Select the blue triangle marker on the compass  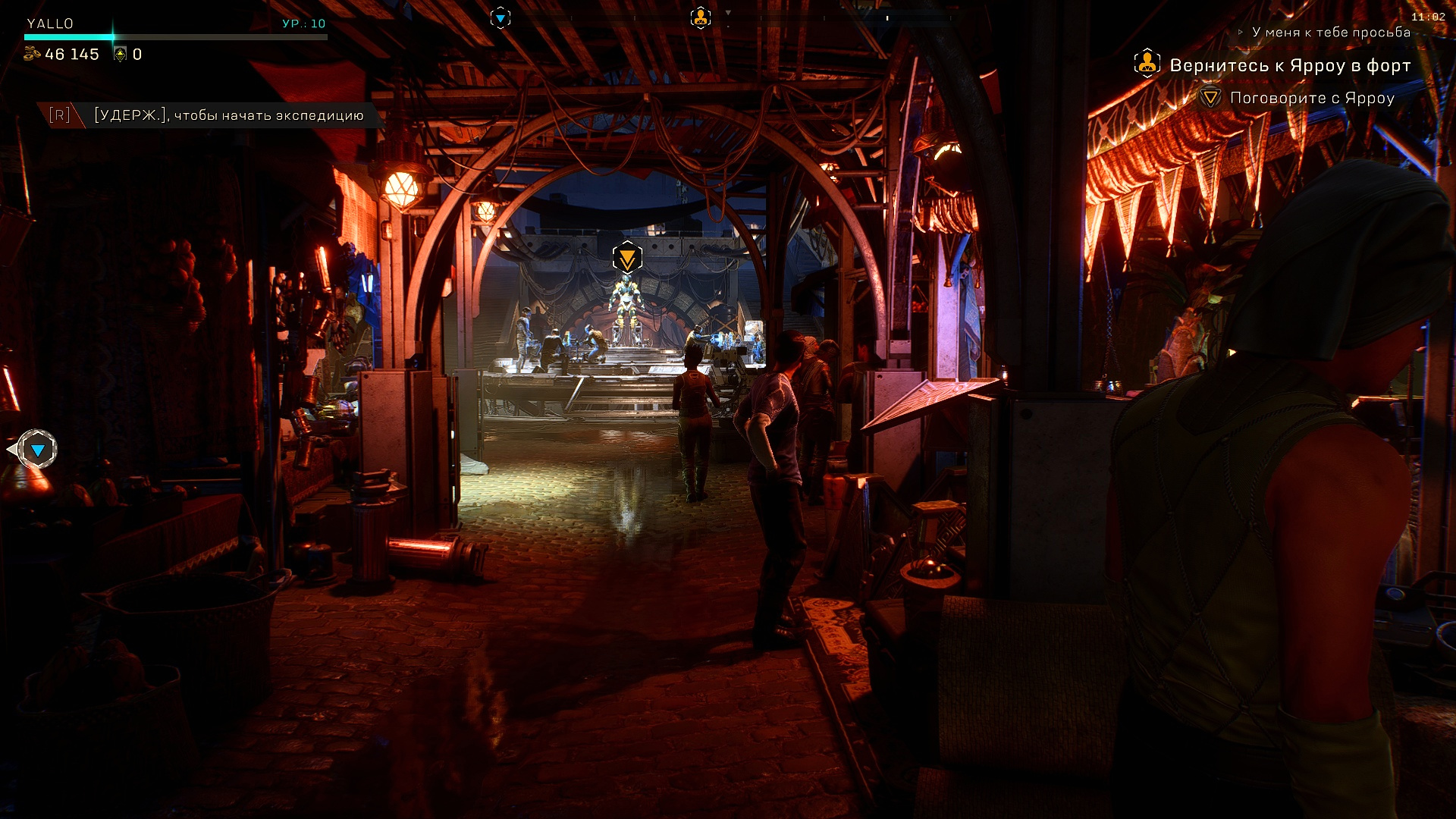[x=500, y=17]
